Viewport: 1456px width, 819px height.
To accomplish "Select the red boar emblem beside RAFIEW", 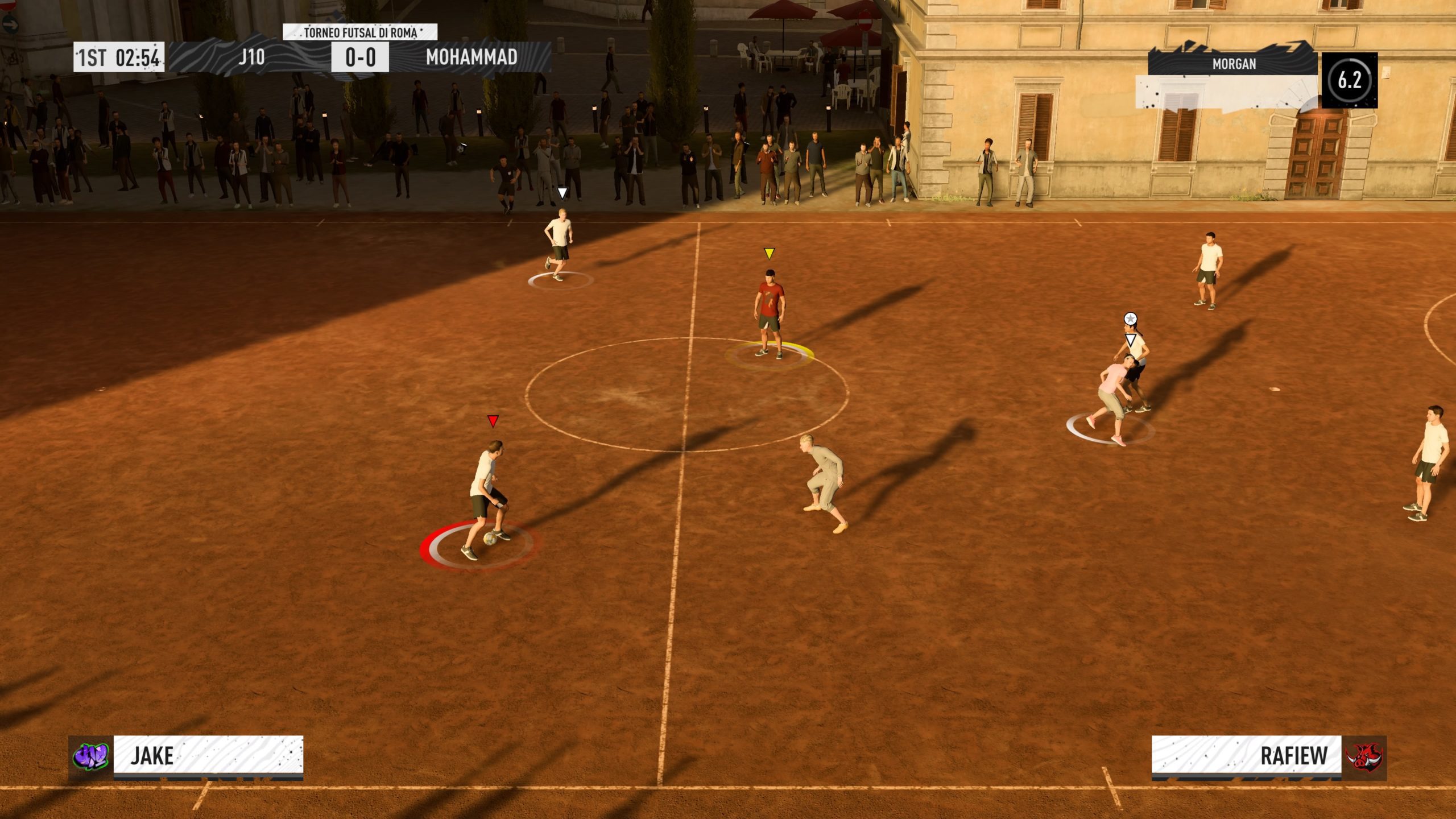I will tap(1364, 757).
